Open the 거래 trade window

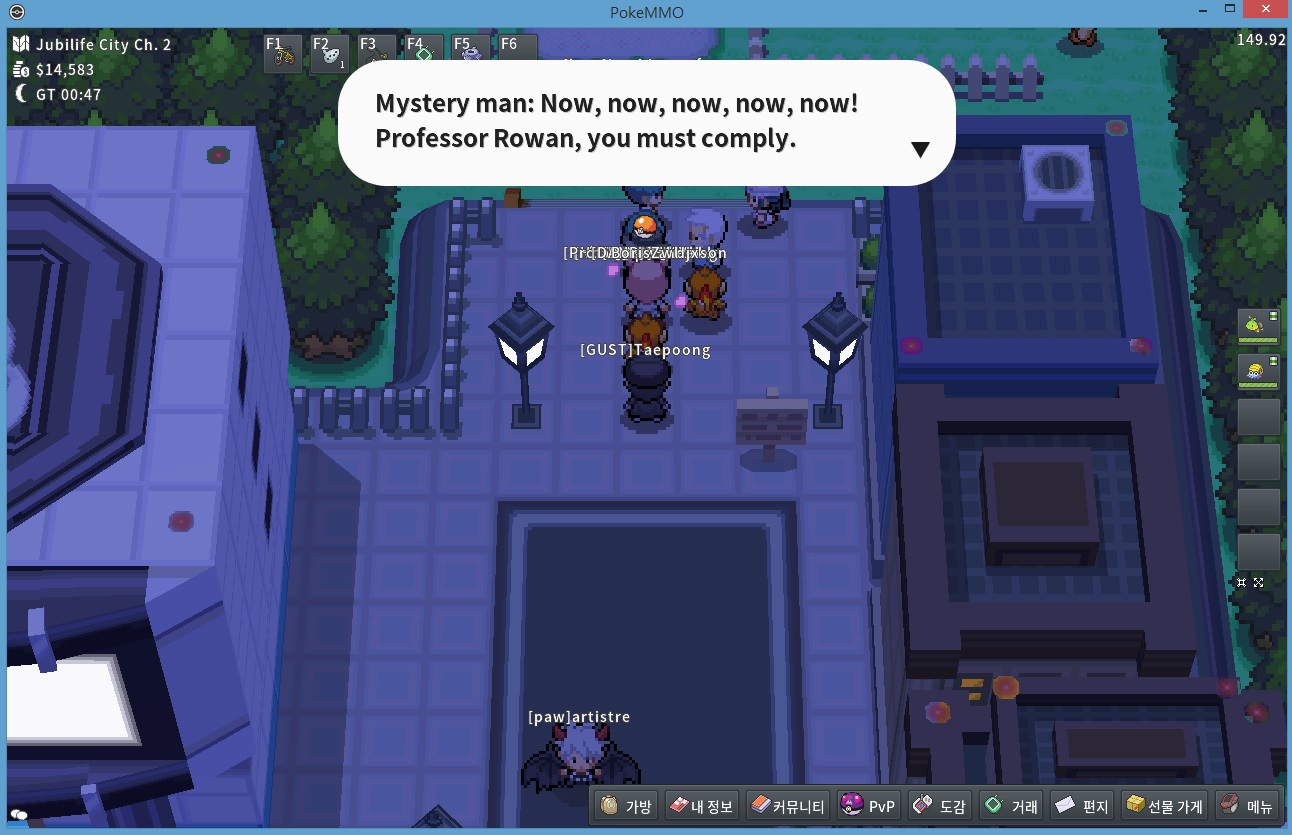(x=1012, y=806)
